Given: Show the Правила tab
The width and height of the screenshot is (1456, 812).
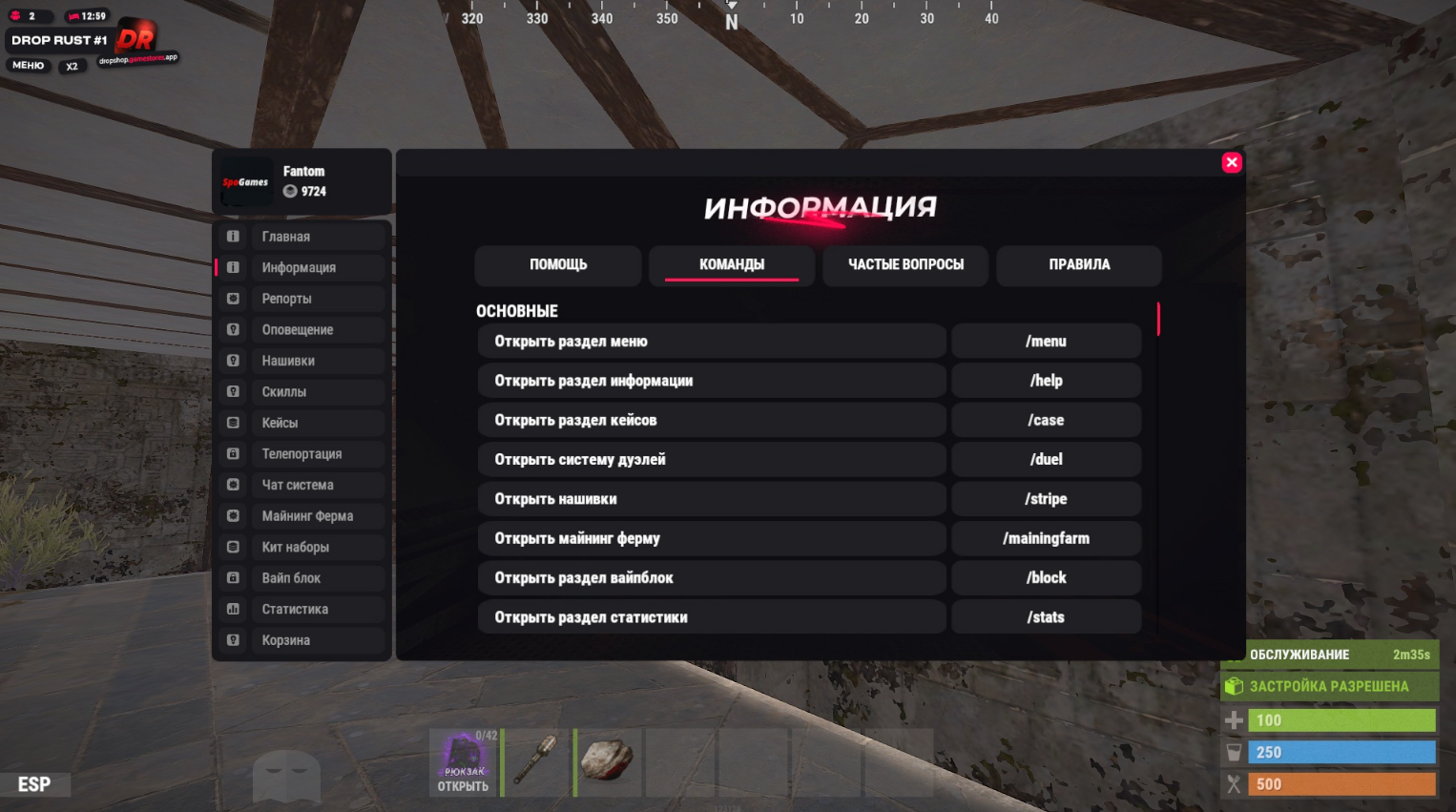Looking at the screenshot, I should pos(1079,265).
